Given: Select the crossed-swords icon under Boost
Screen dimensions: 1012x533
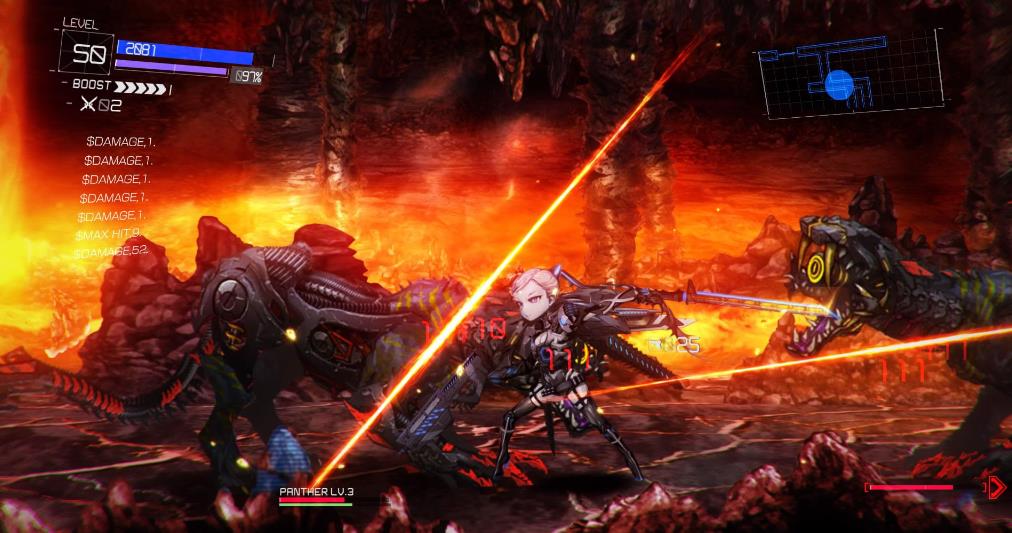Looking at the screenshot, I should 87,105.
